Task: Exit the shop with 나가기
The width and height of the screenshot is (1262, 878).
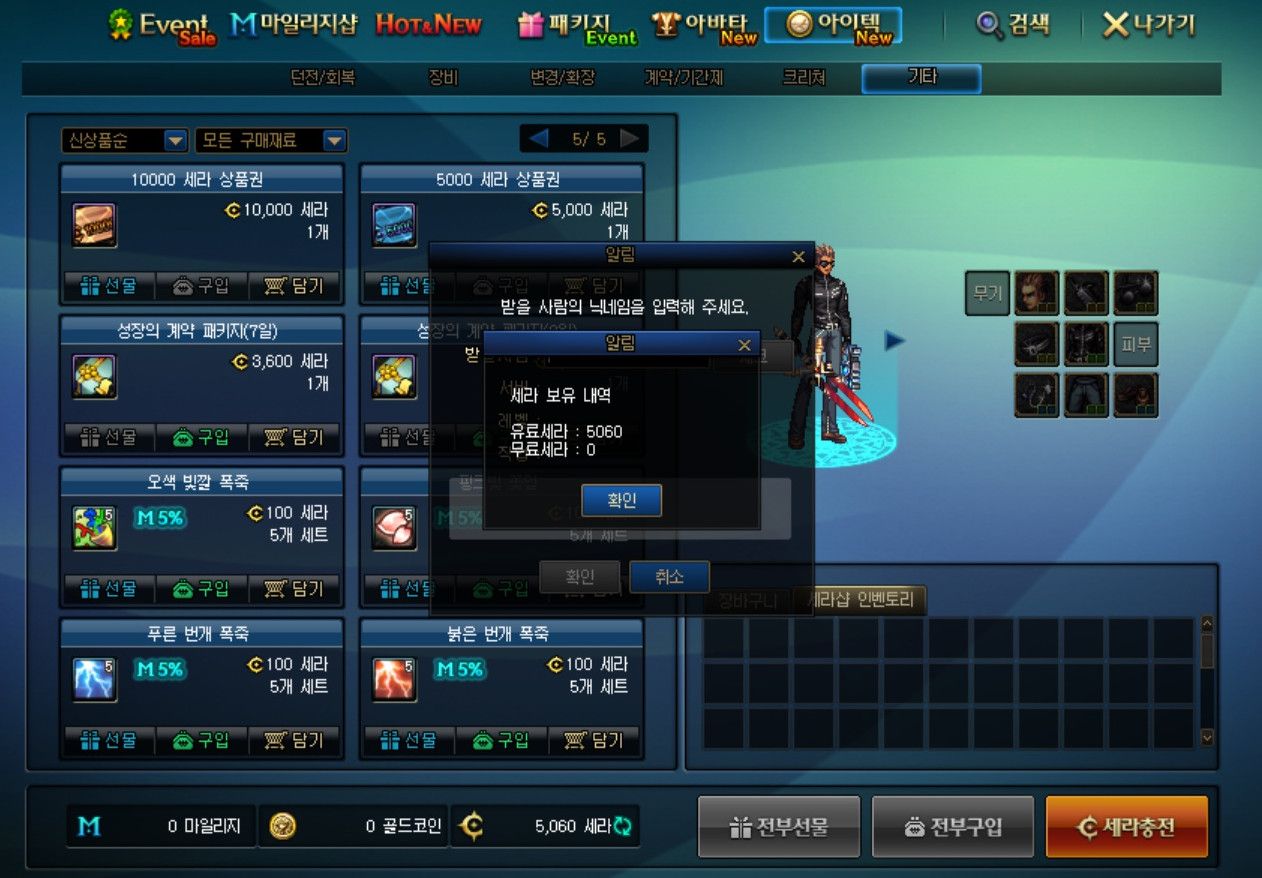Action: pyautogui.click(x=1148, y=25)
